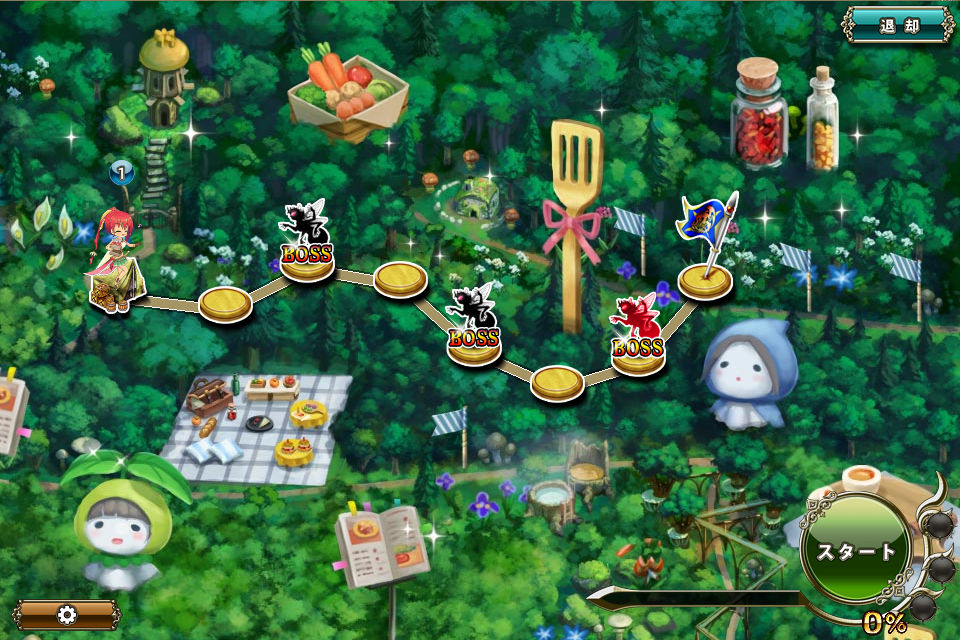Viewport: 960px width, 640px height.
Task: Click the 退却 retreat button
Action: [x=898, y=26]
